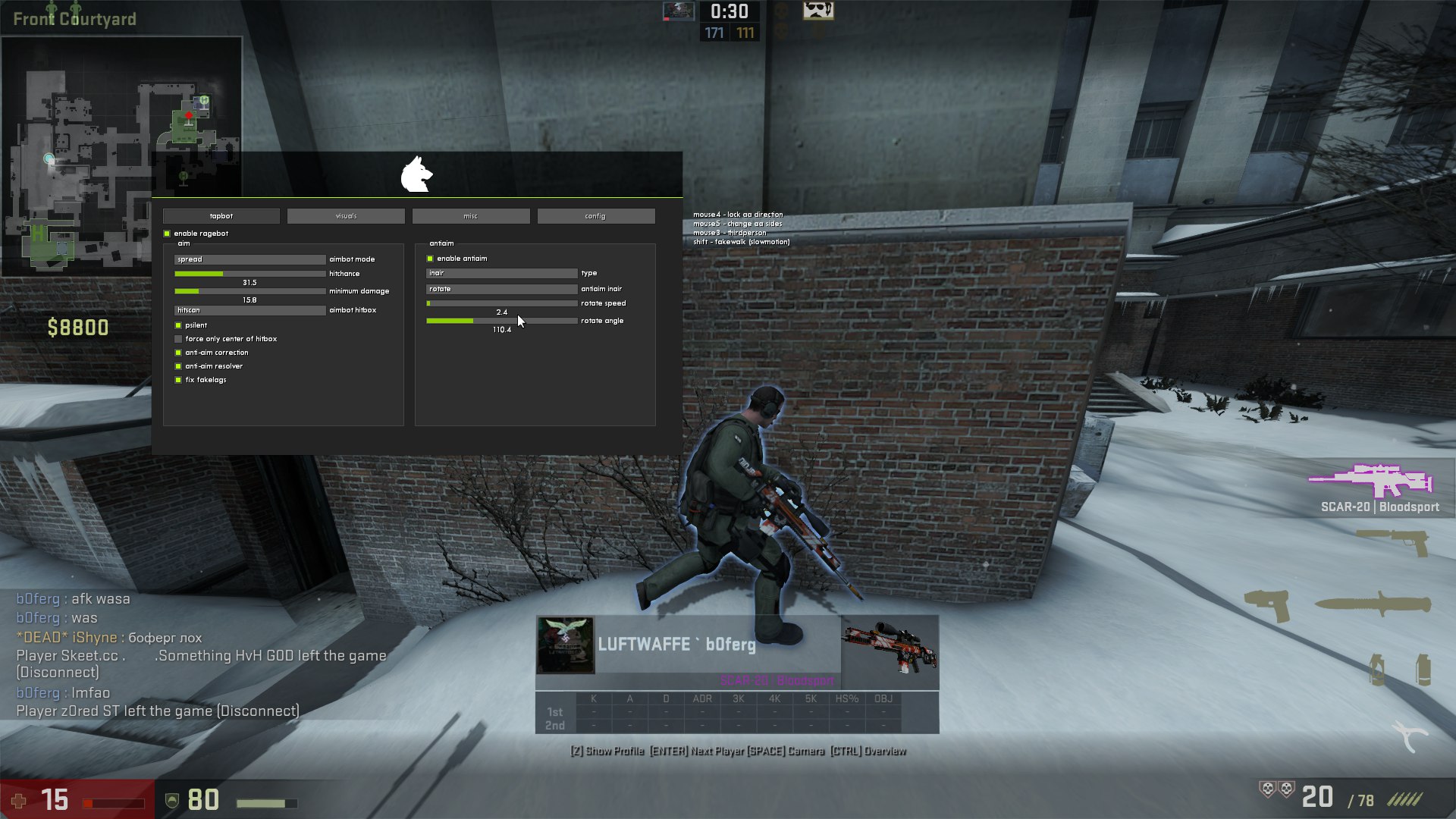The width and height of the screenshot is (1456, 819).
Task: Click the tapbot tab
Action: tap(221, 216)
